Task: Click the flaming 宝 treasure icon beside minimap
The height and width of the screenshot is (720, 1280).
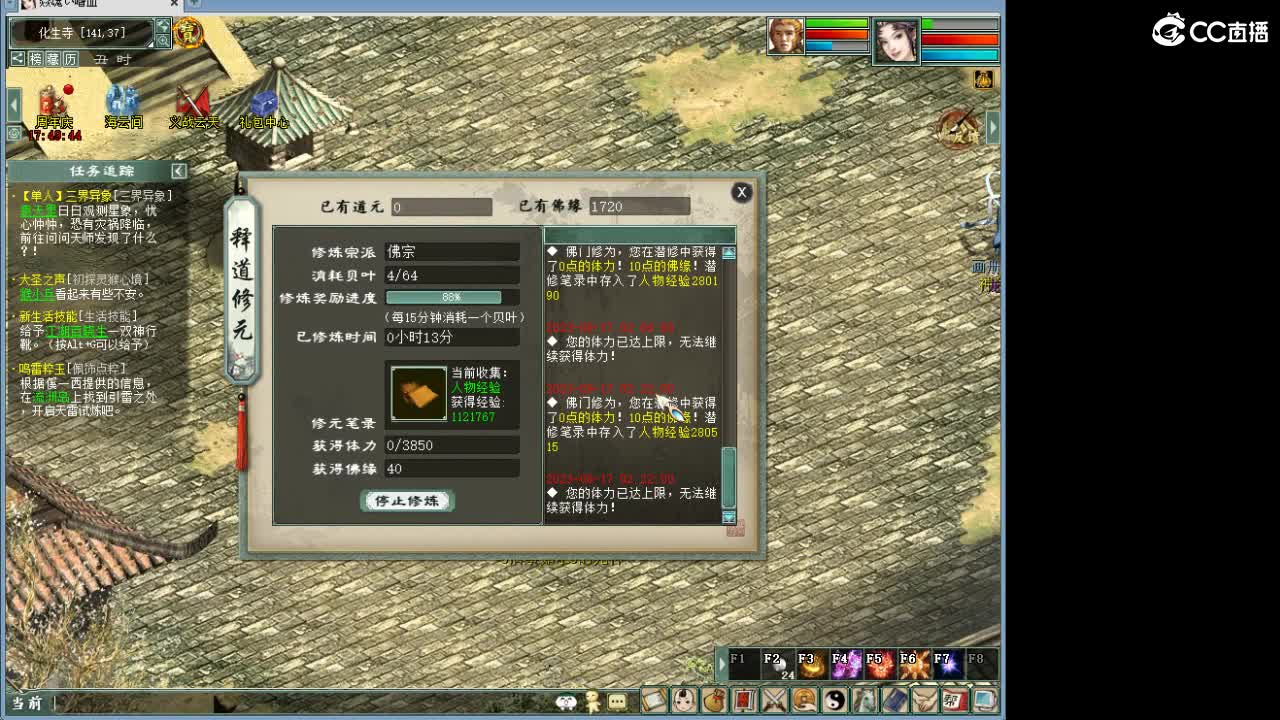Action: (x=187, y=34)
